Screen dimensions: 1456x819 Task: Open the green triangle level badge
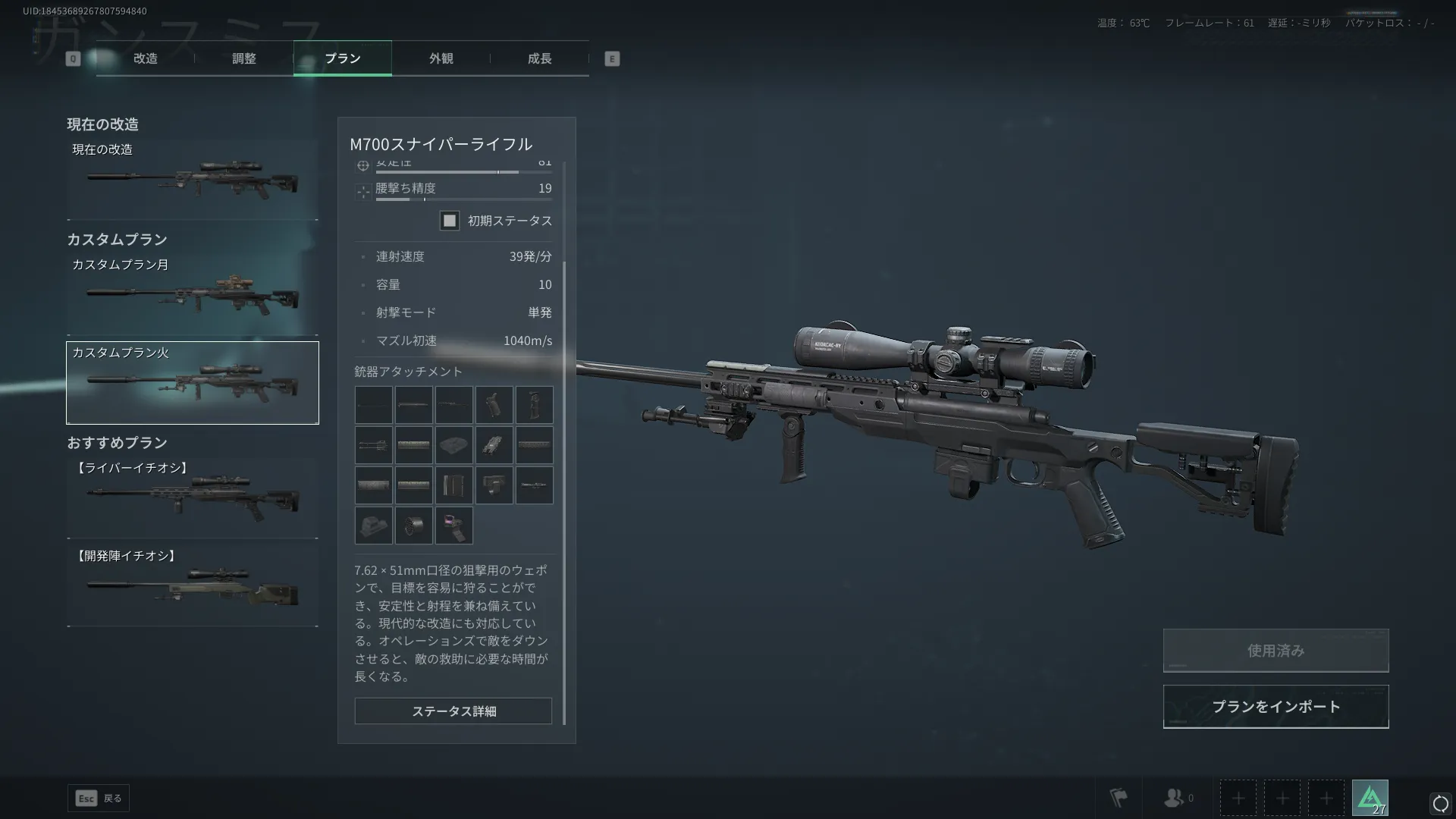click(x=1370, y=798)
